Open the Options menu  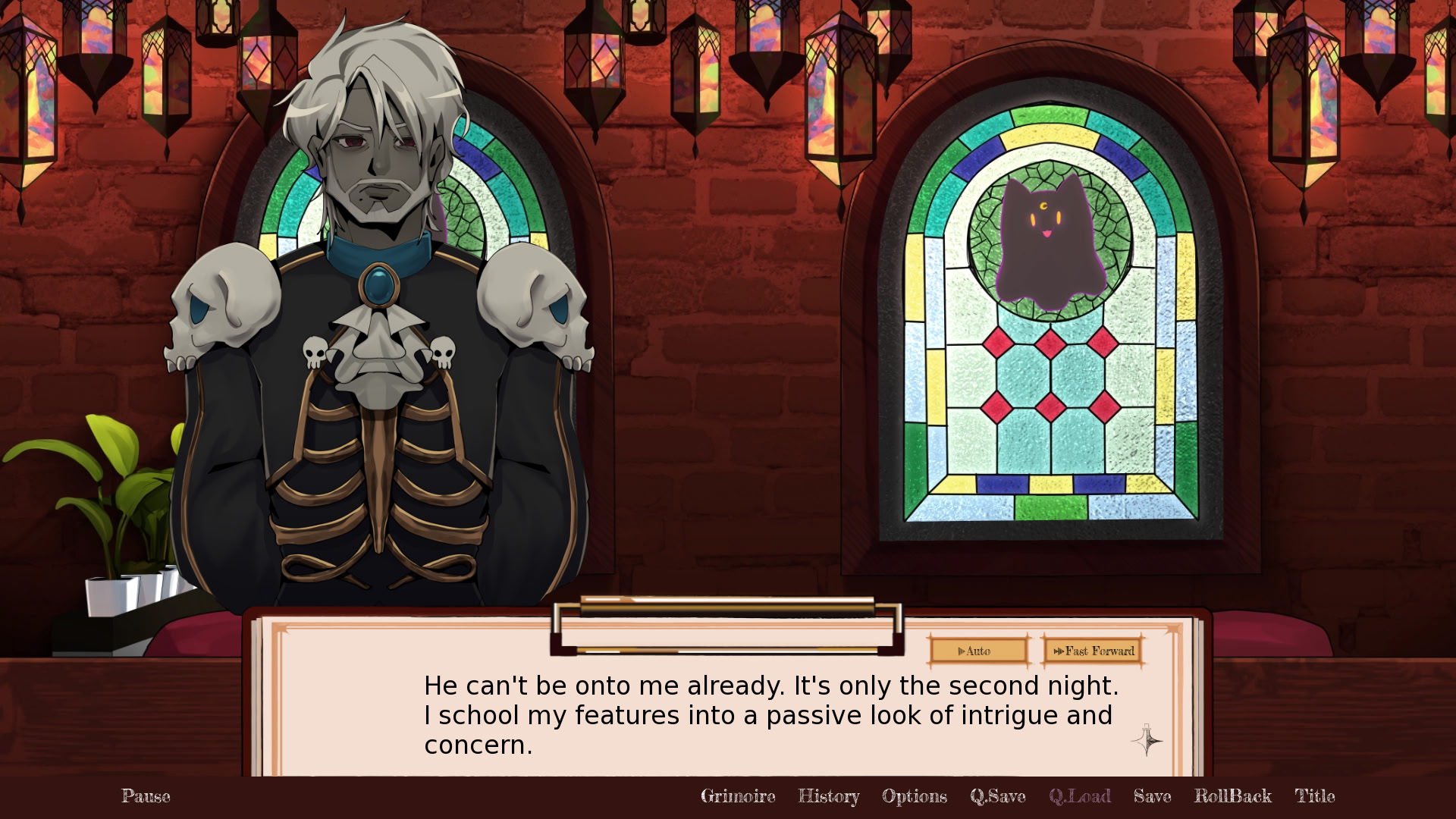[x=914, y=797]
